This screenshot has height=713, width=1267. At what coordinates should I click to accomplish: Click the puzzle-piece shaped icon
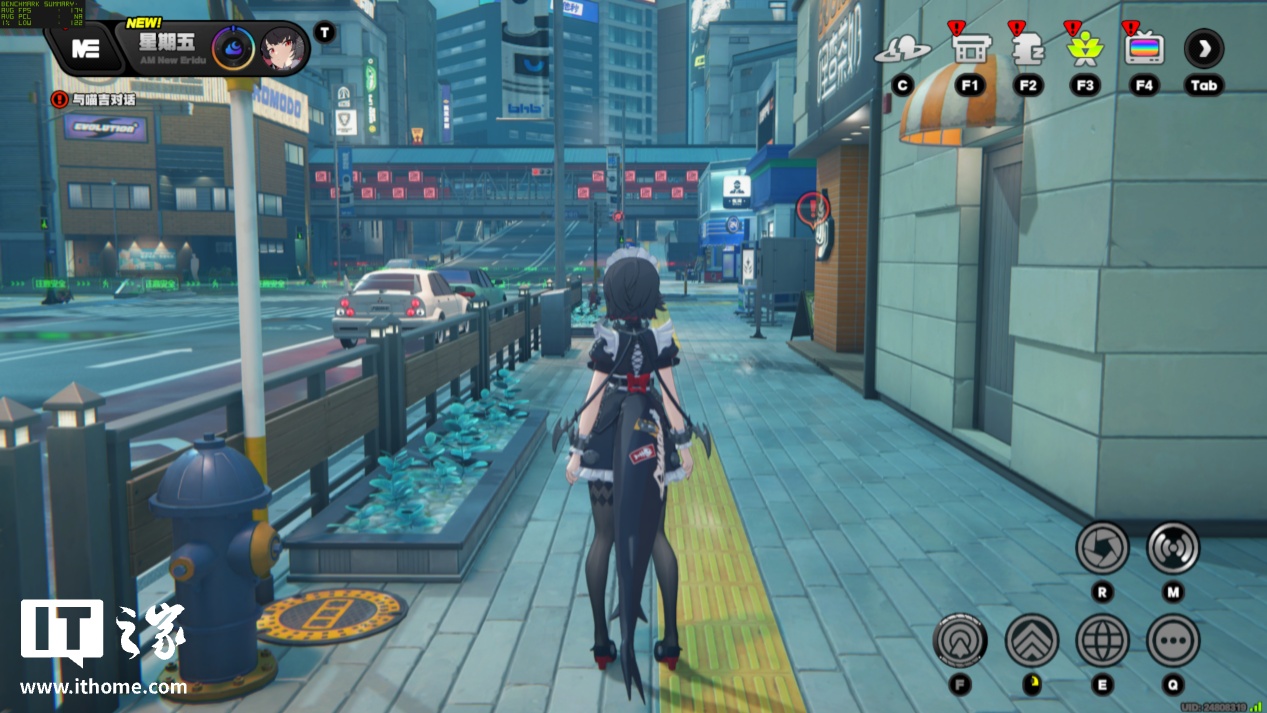pyautogui.click(x=1027, y=47)
